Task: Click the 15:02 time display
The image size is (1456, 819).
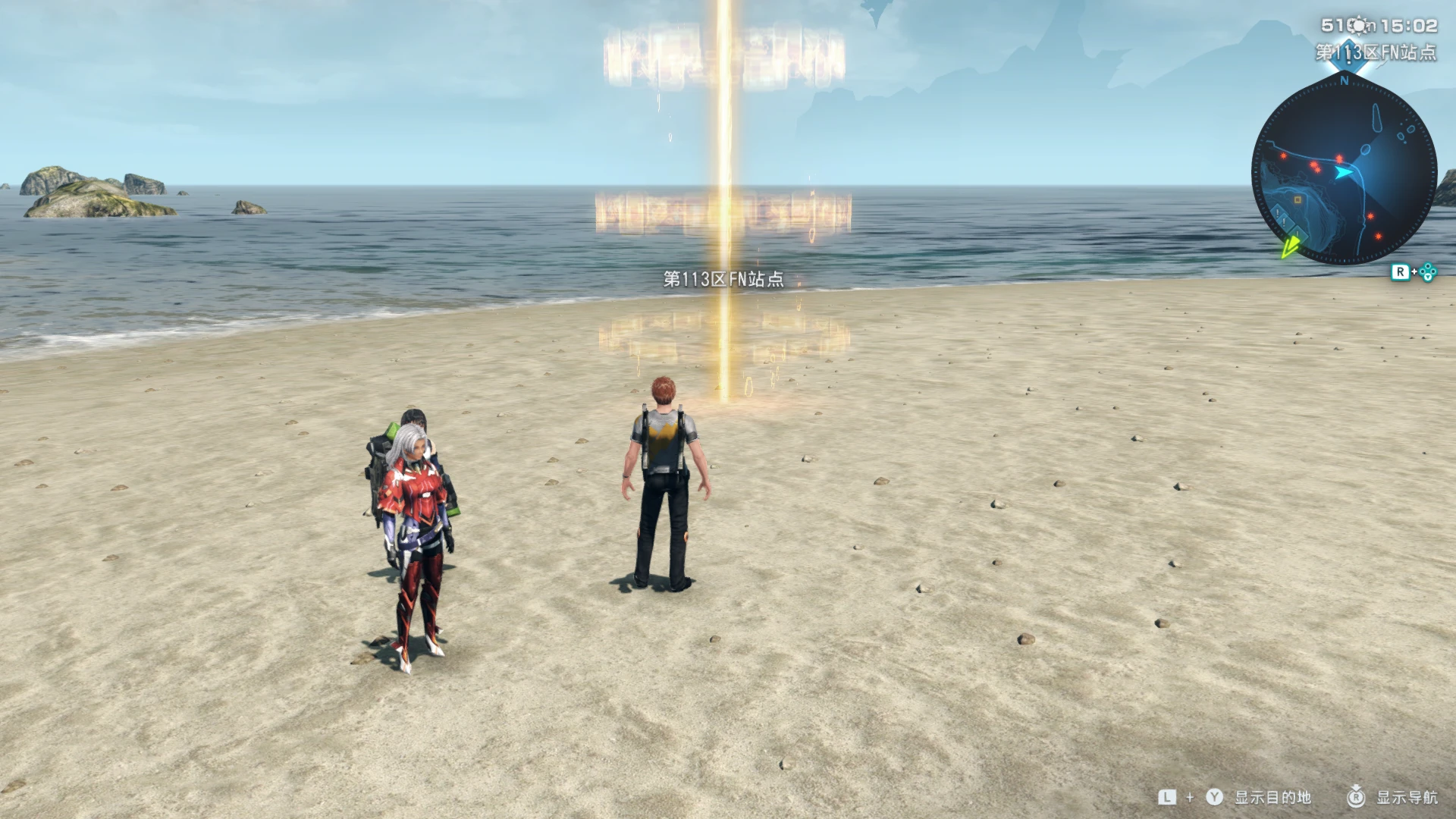Action: (x=1410, y=24)
